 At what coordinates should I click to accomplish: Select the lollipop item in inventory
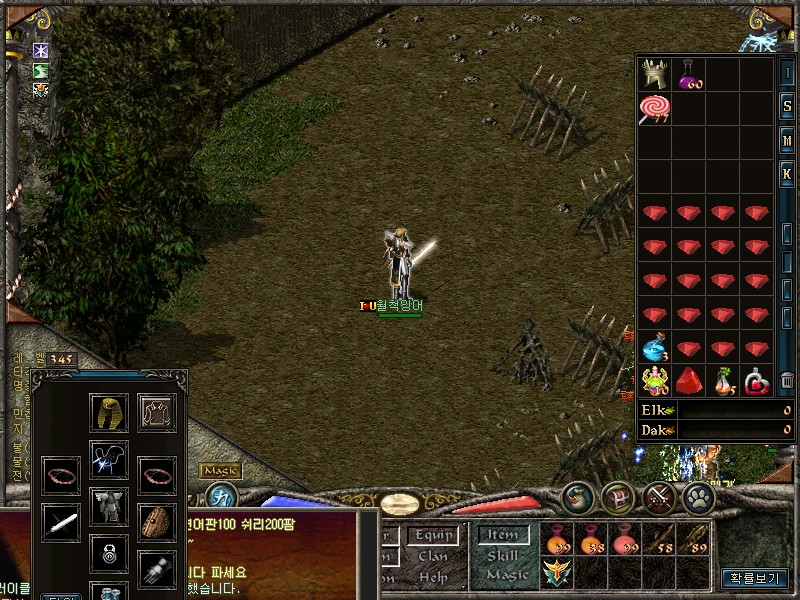coord(655,108)
